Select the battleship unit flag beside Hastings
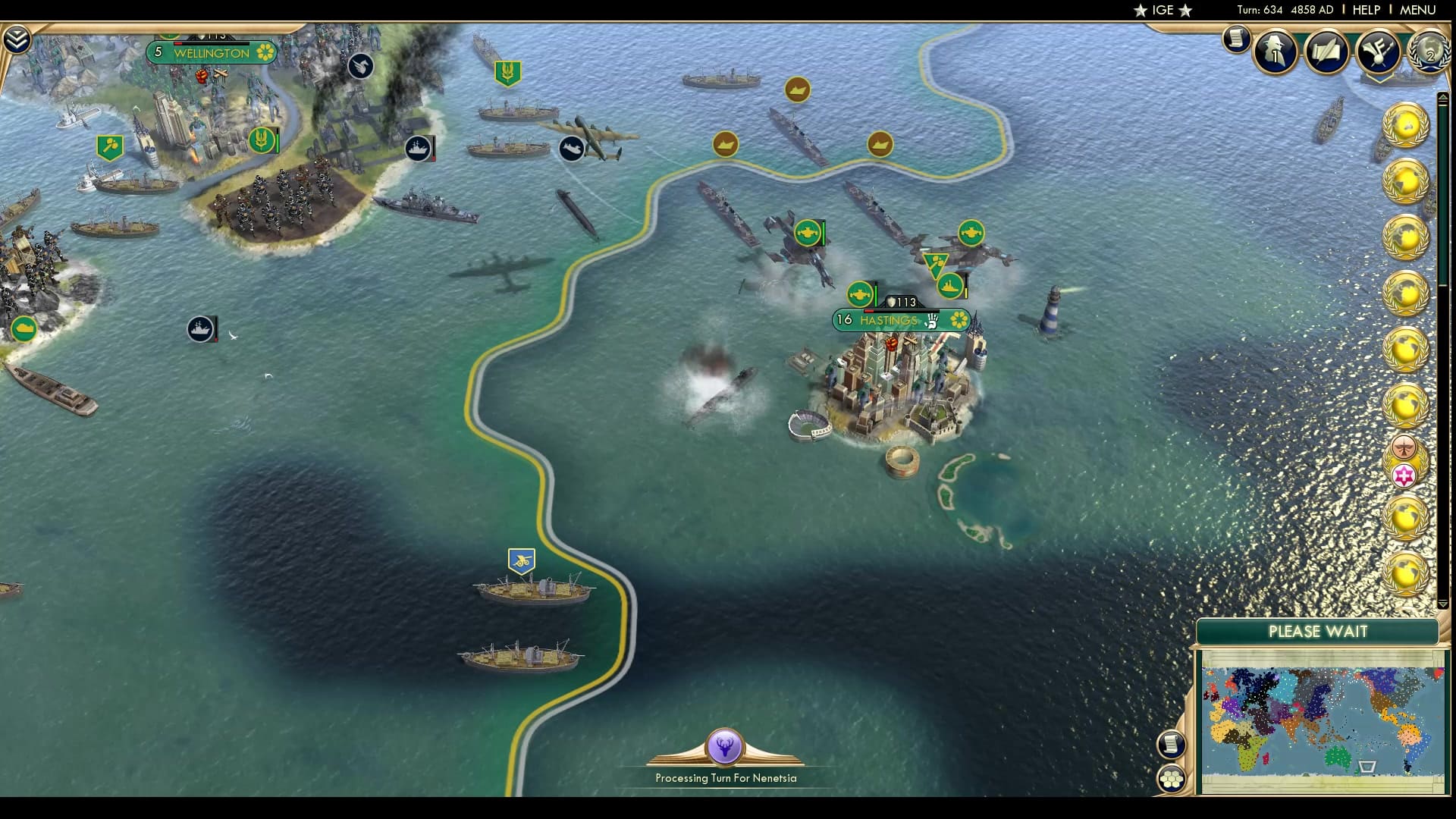The image size is (1456, 819). 950,287
